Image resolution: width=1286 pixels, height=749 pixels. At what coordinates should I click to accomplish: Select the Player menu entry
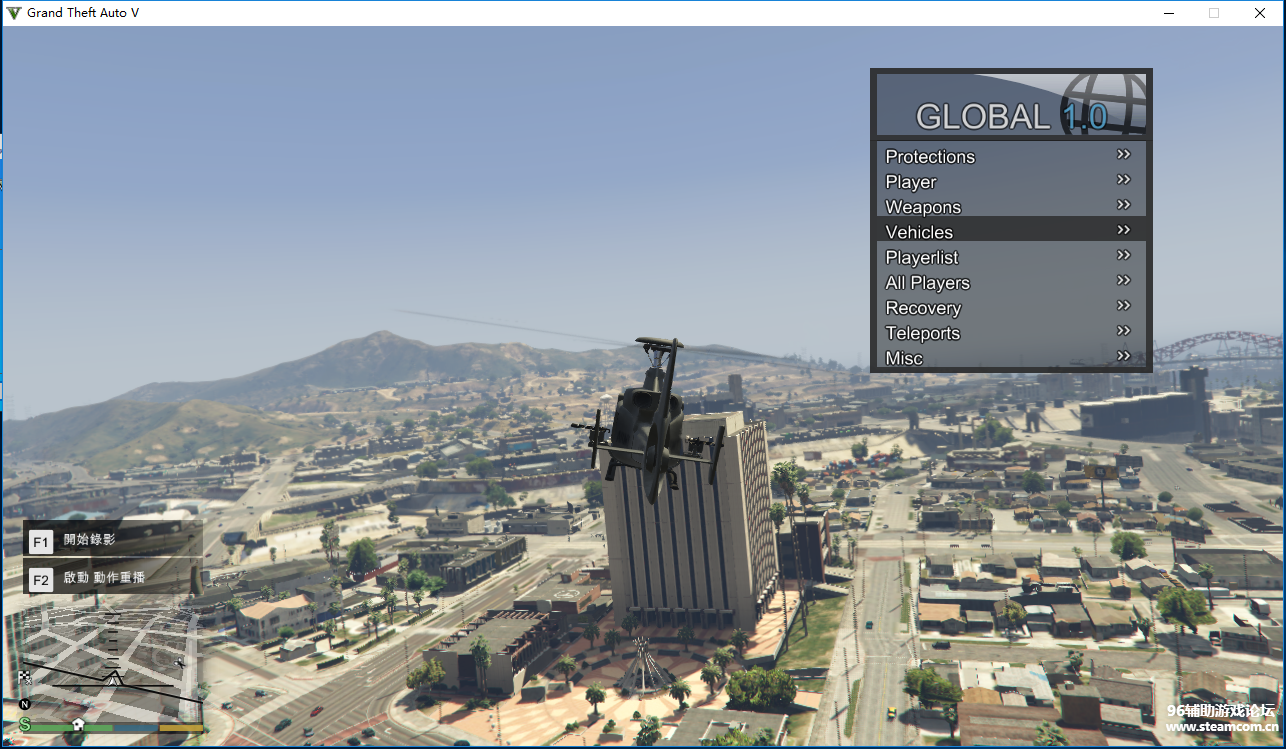click(x=1010, y=182)
